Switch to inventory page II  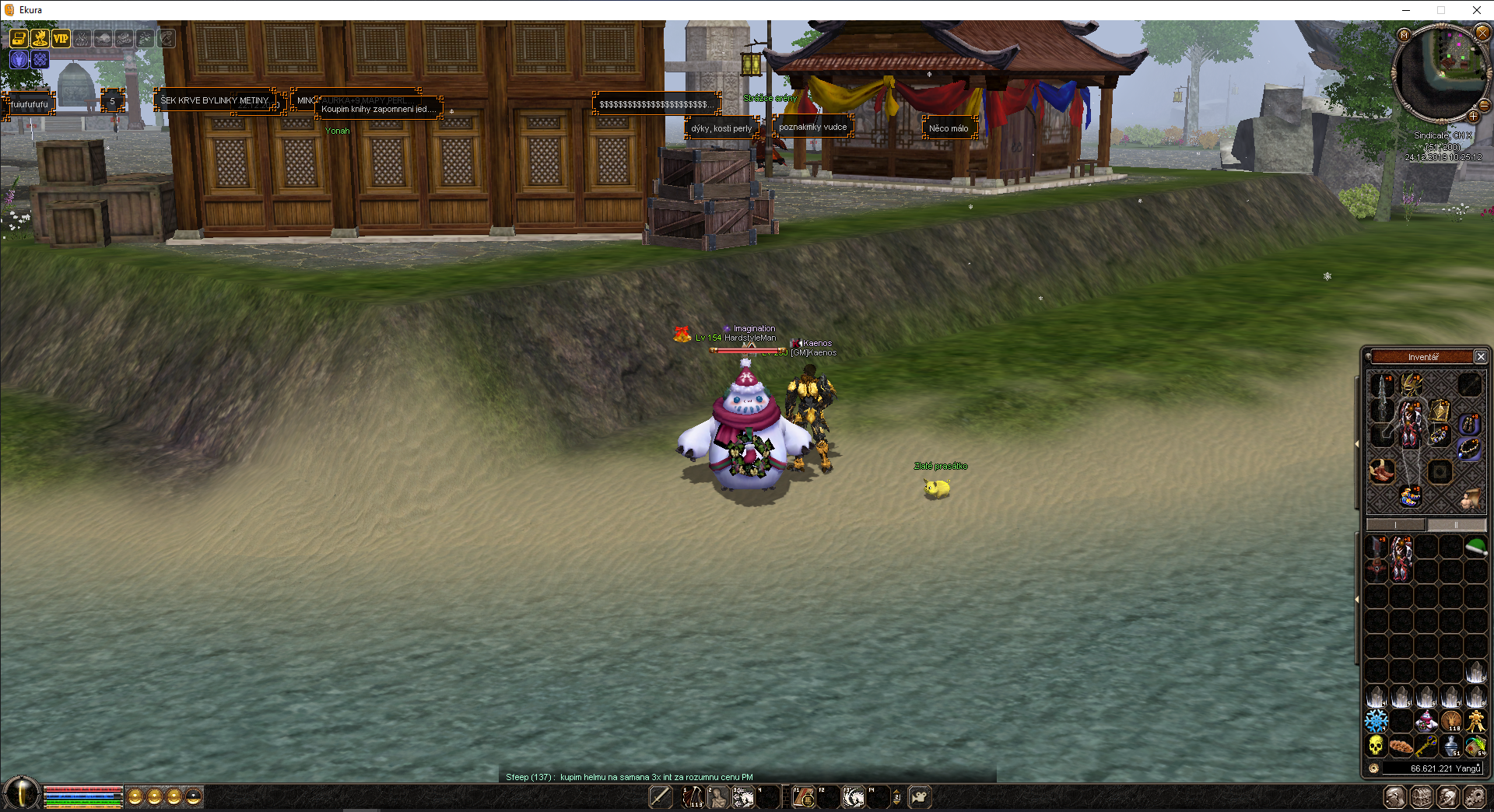pos(1456,525)
